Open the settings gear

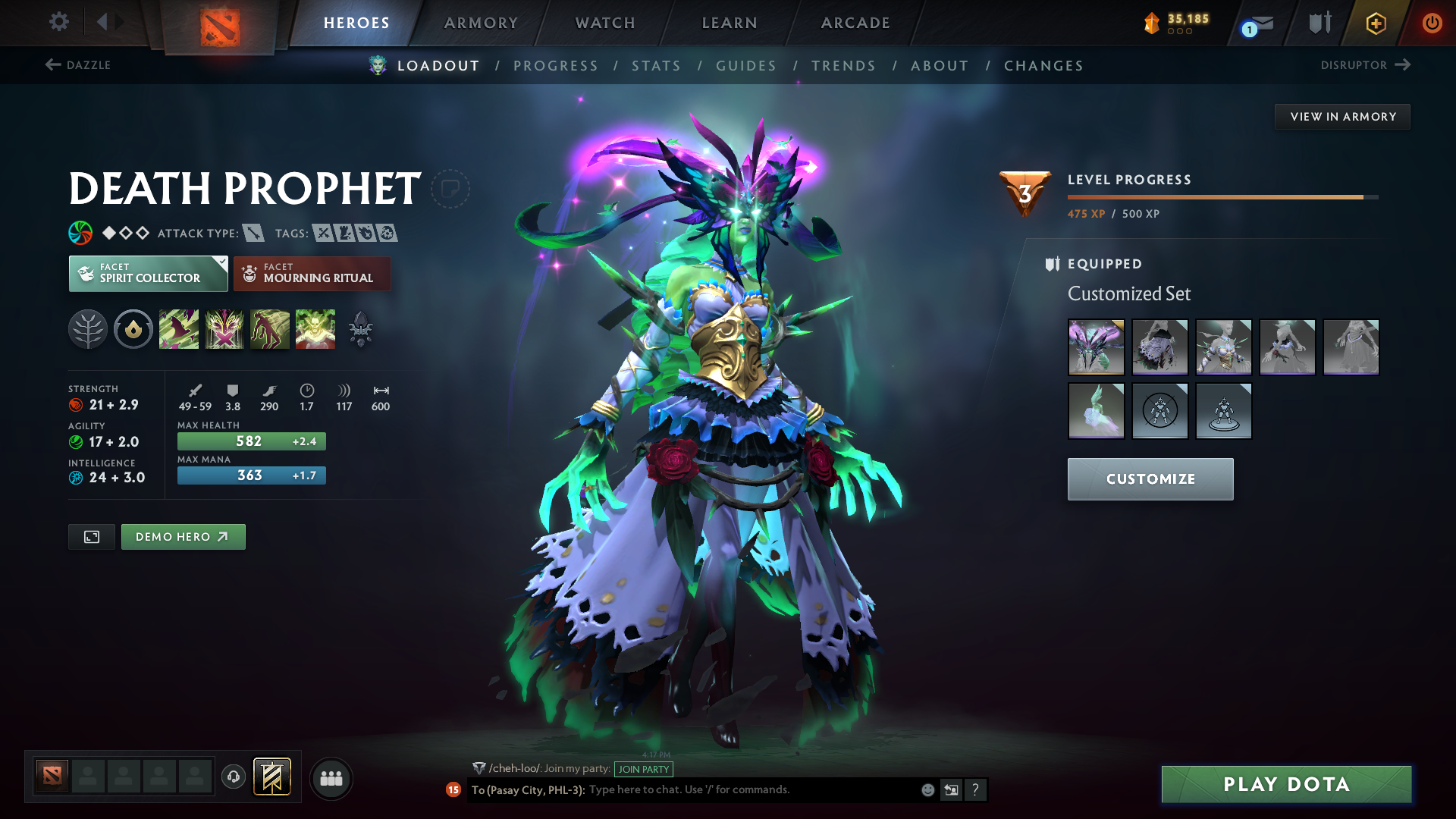[x=58, y=23]
